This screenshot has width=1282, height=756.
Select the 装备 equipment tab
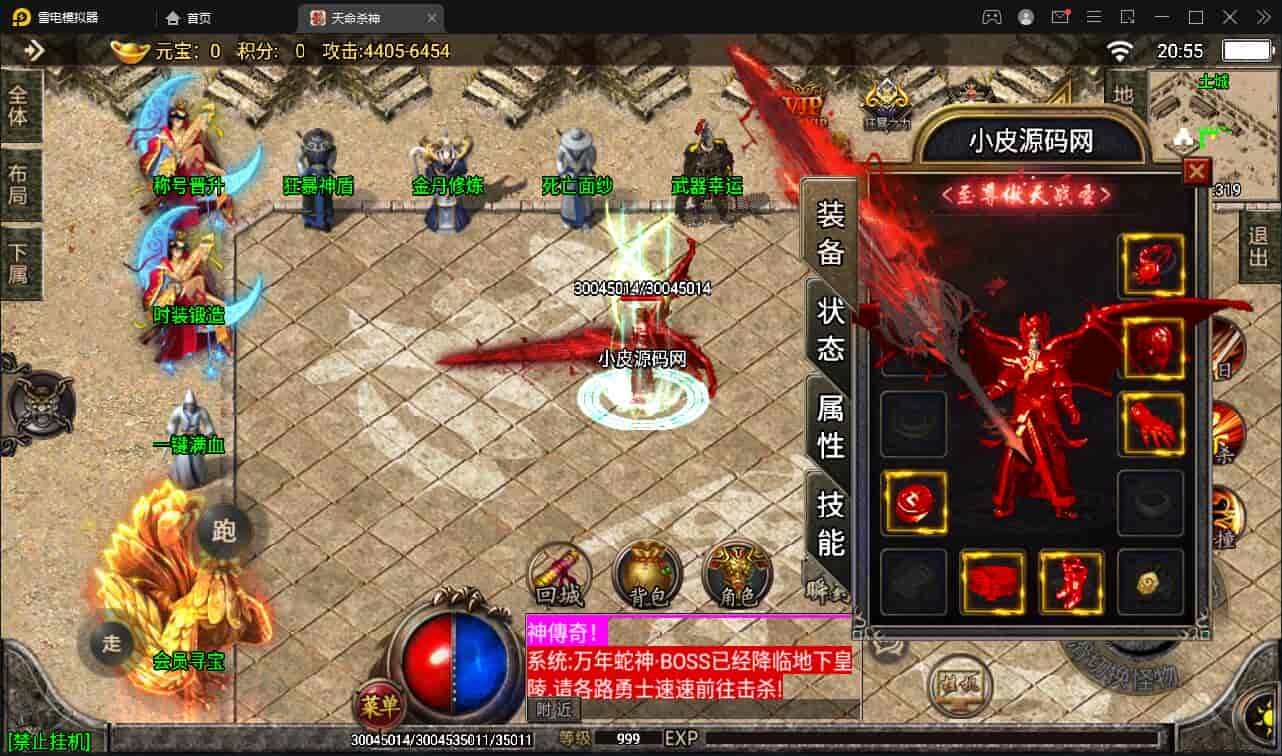coord(831,232)
